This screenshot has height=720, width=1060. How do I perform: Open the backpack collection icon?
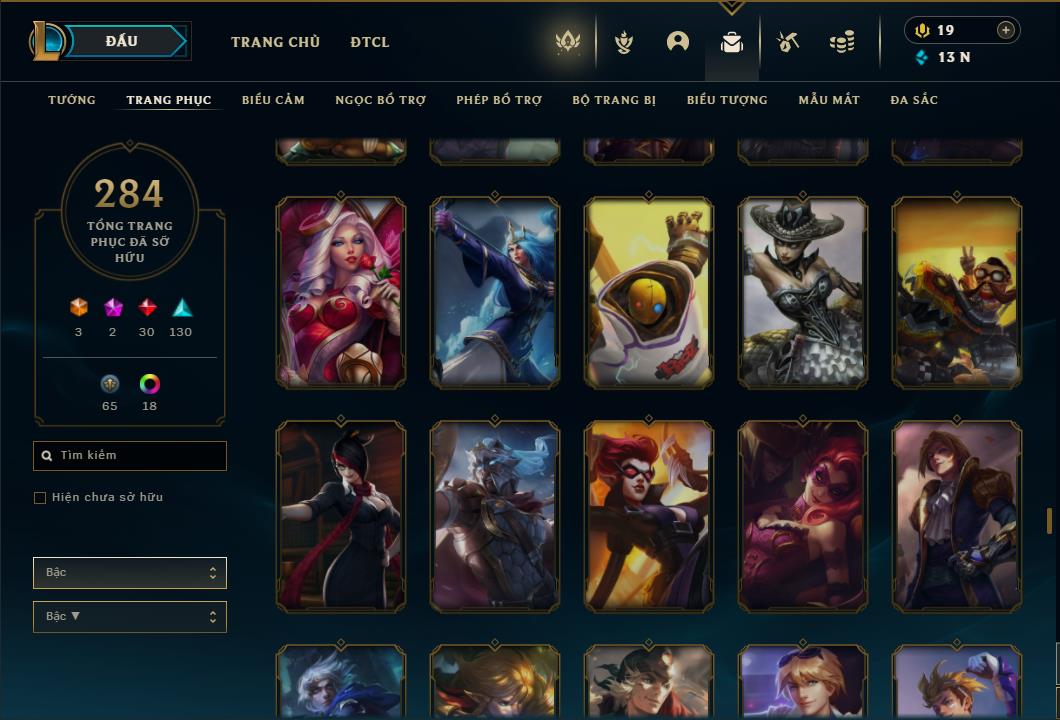point(732,42)
